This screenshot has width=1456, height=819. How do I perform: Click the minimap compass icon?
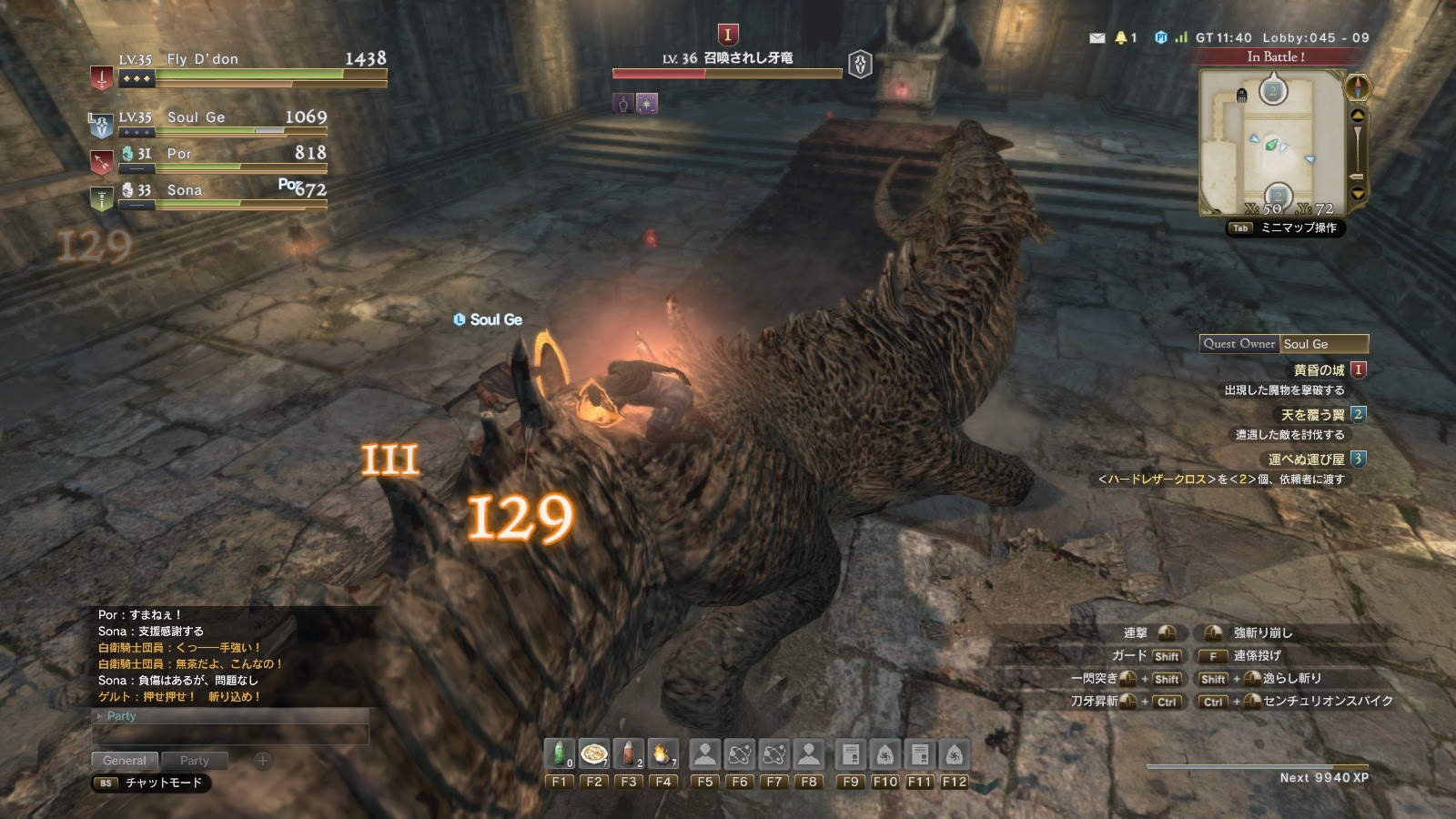(x=1357, y=87)
